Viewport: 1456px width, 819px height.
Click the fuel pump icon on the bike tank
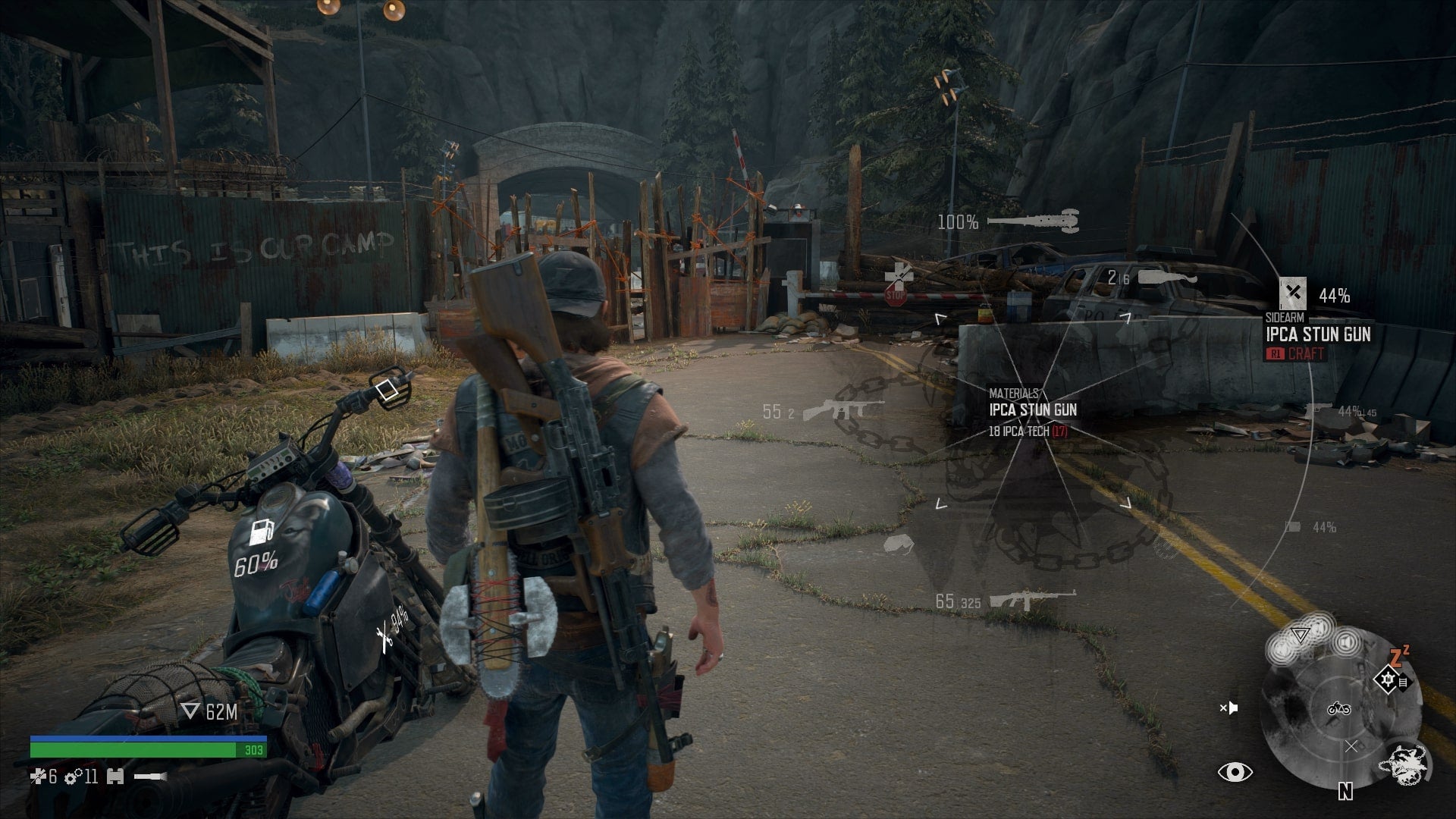pos(262,532)
